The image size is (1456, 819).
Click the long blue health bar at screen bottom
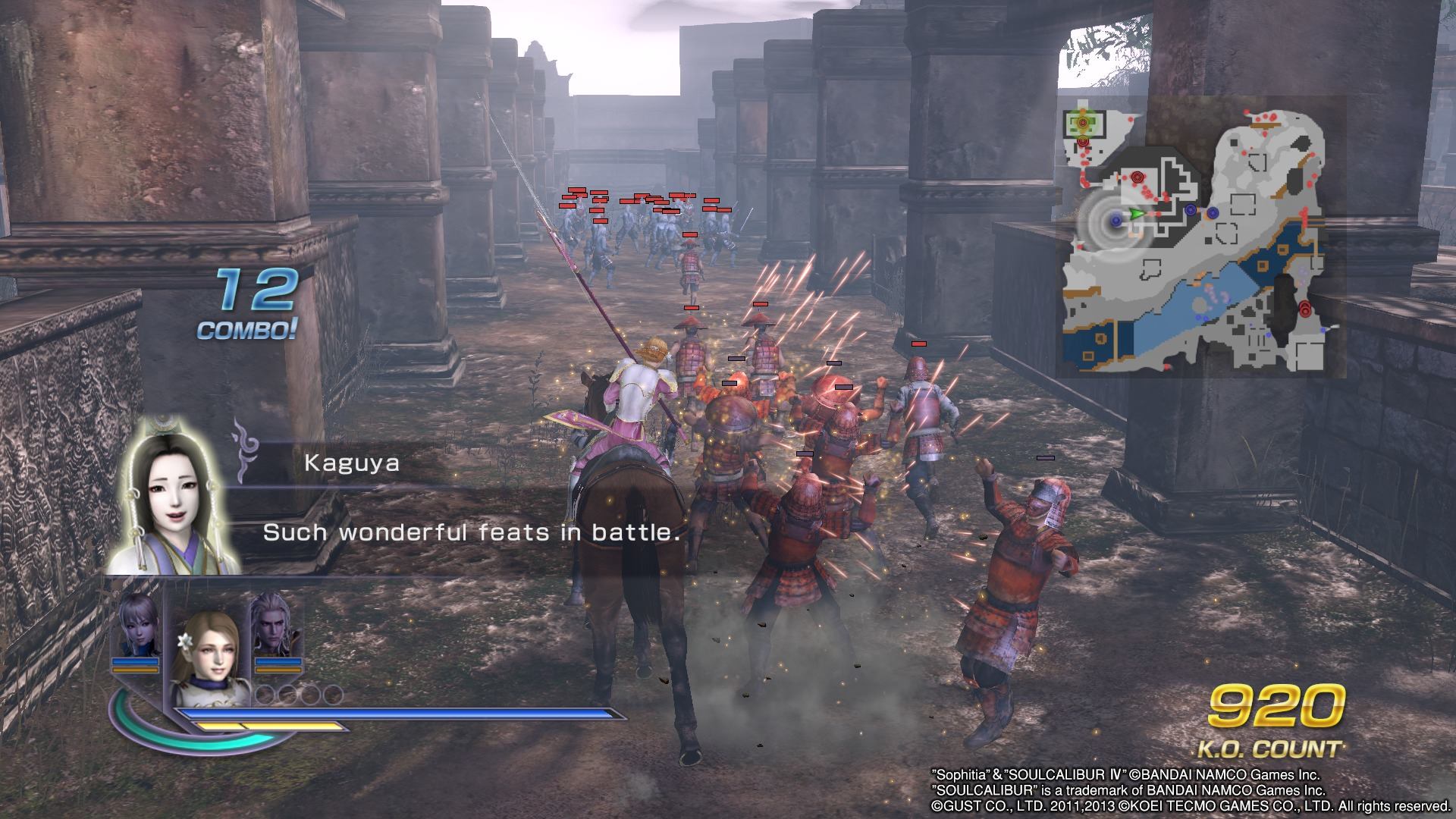[x=394, y=713]
